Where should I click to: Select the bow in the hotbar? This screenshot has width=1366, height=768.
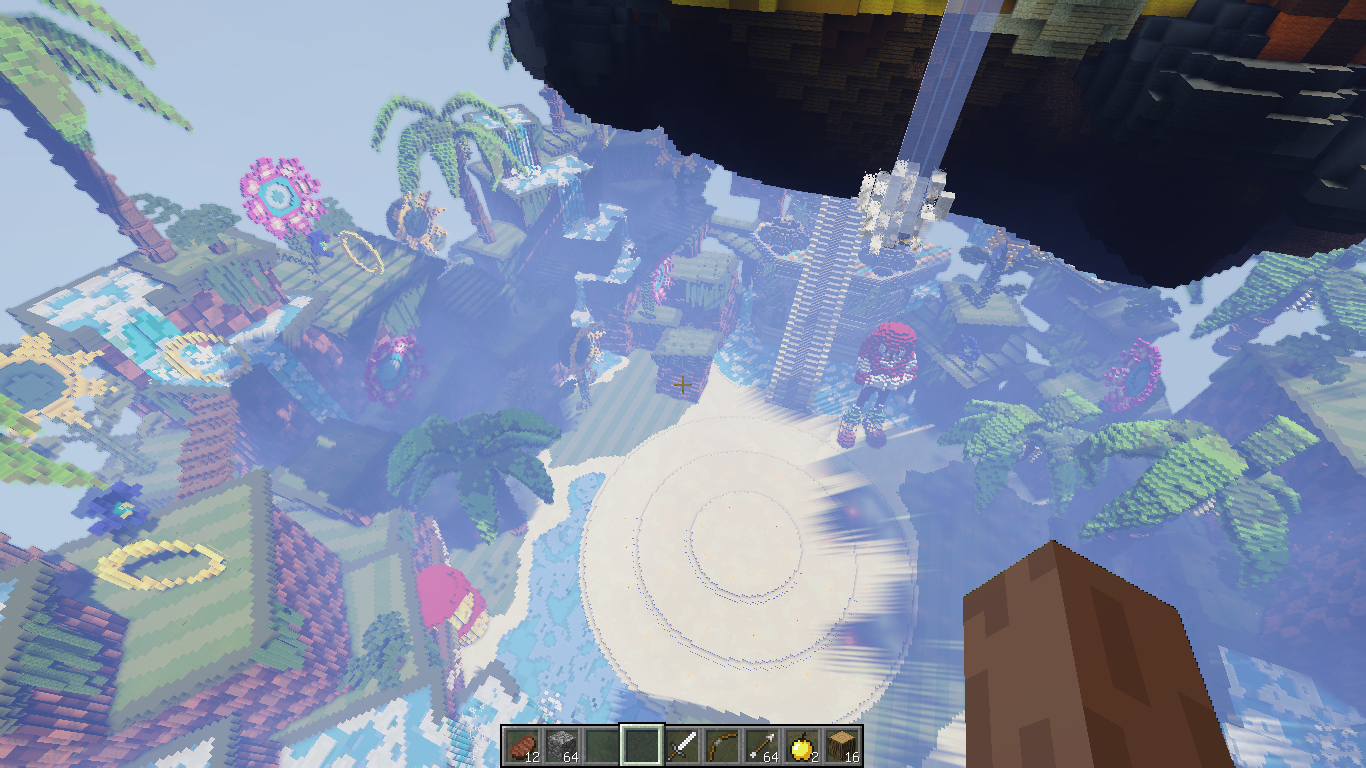[x=722, y=745]
